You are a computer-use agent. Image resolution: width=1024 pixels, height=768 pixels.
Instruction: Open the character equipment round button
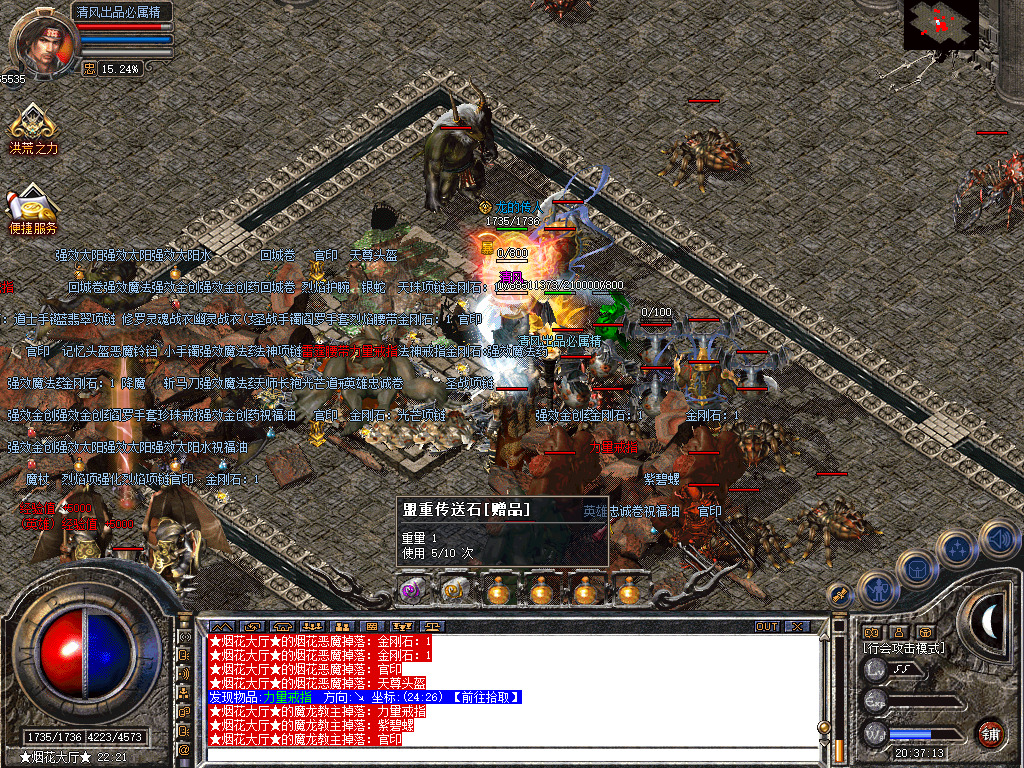[x=877, y=590]
